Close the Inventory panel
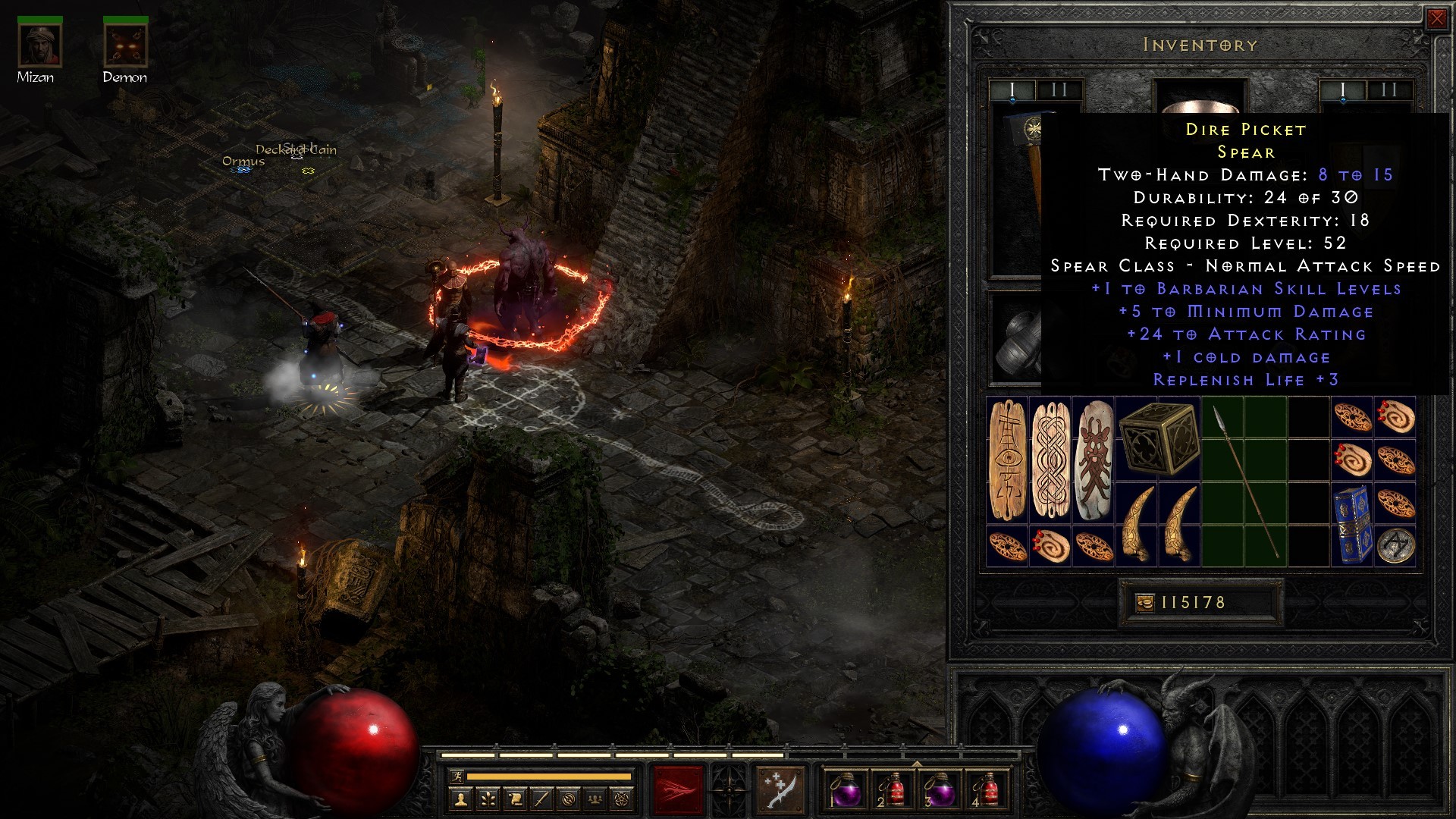The width and height of the screenshot is (1456, 819). 1436,19
